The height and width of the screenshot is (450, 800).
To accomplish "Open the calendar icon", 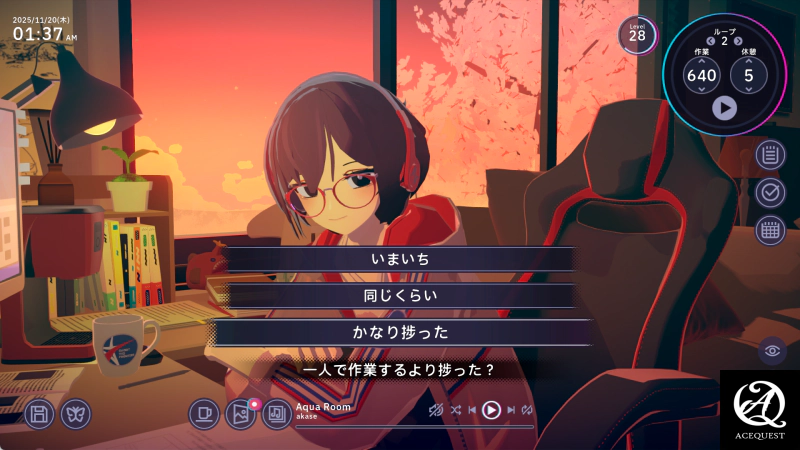I will (770, 230).
